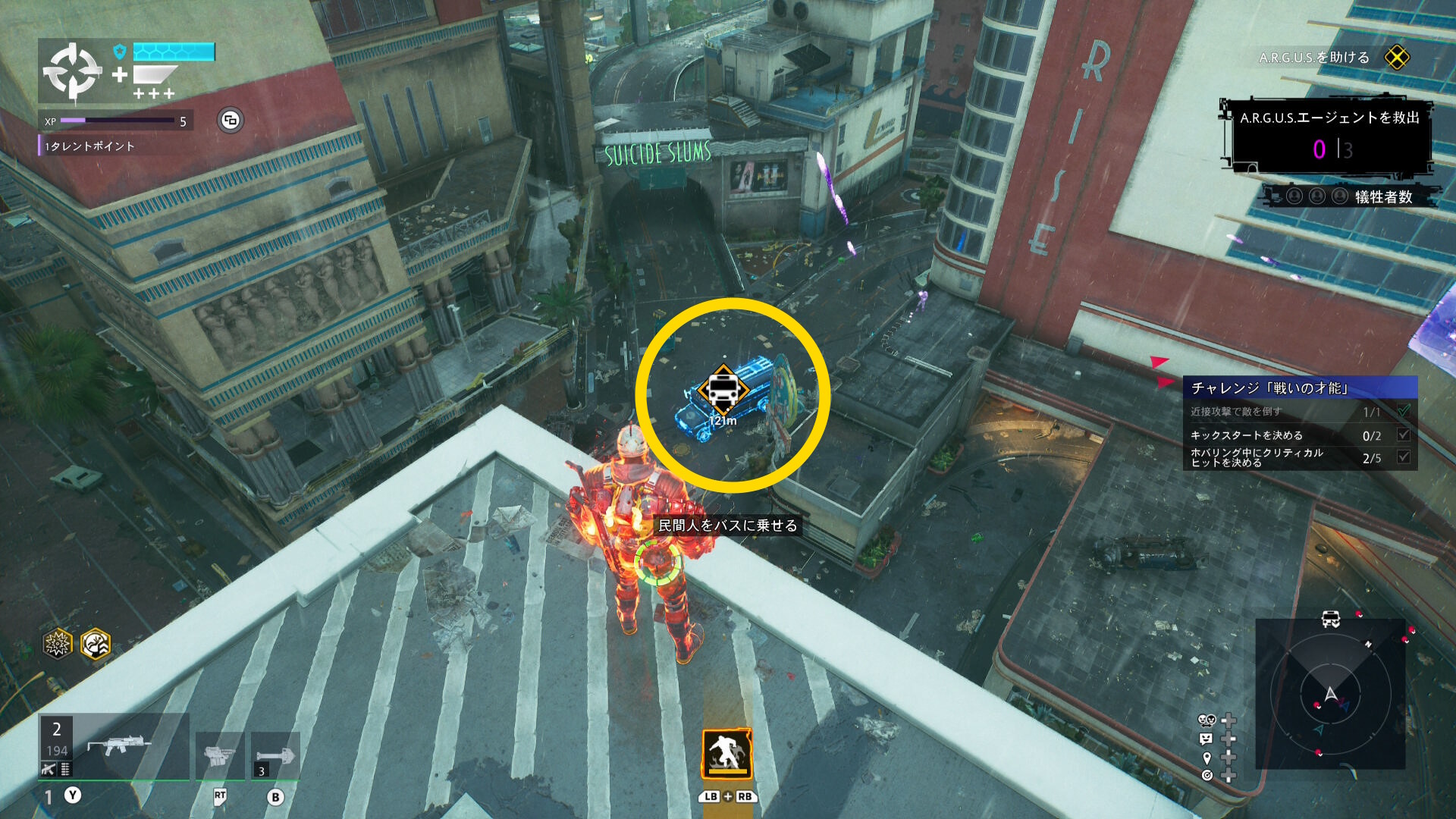Select the assault rifle weapon slot

[x=115, y=747]
